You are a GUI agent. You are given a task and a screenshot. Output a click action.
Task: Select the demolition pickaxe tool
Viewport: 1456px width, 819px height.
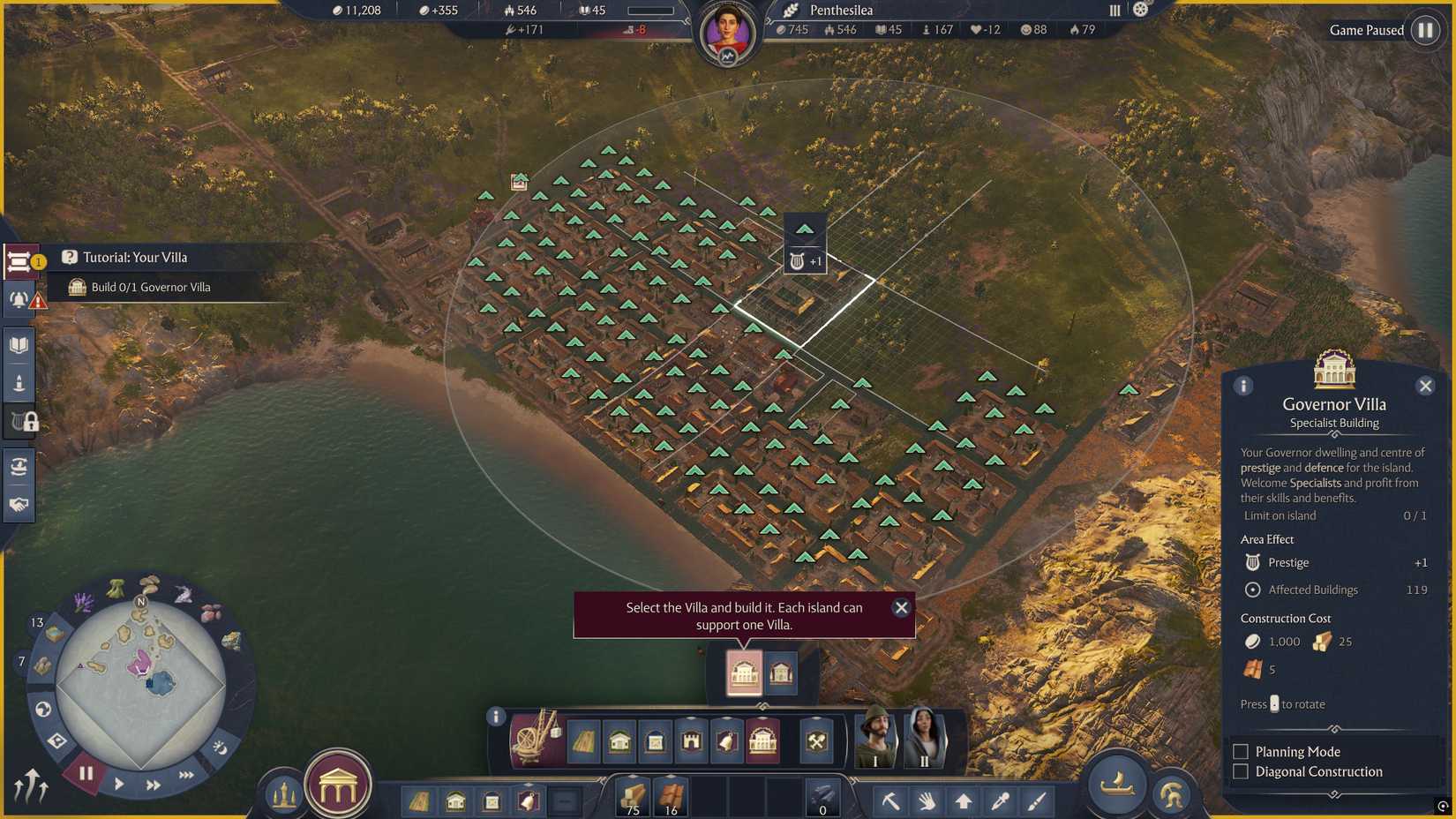coord(891,800)
